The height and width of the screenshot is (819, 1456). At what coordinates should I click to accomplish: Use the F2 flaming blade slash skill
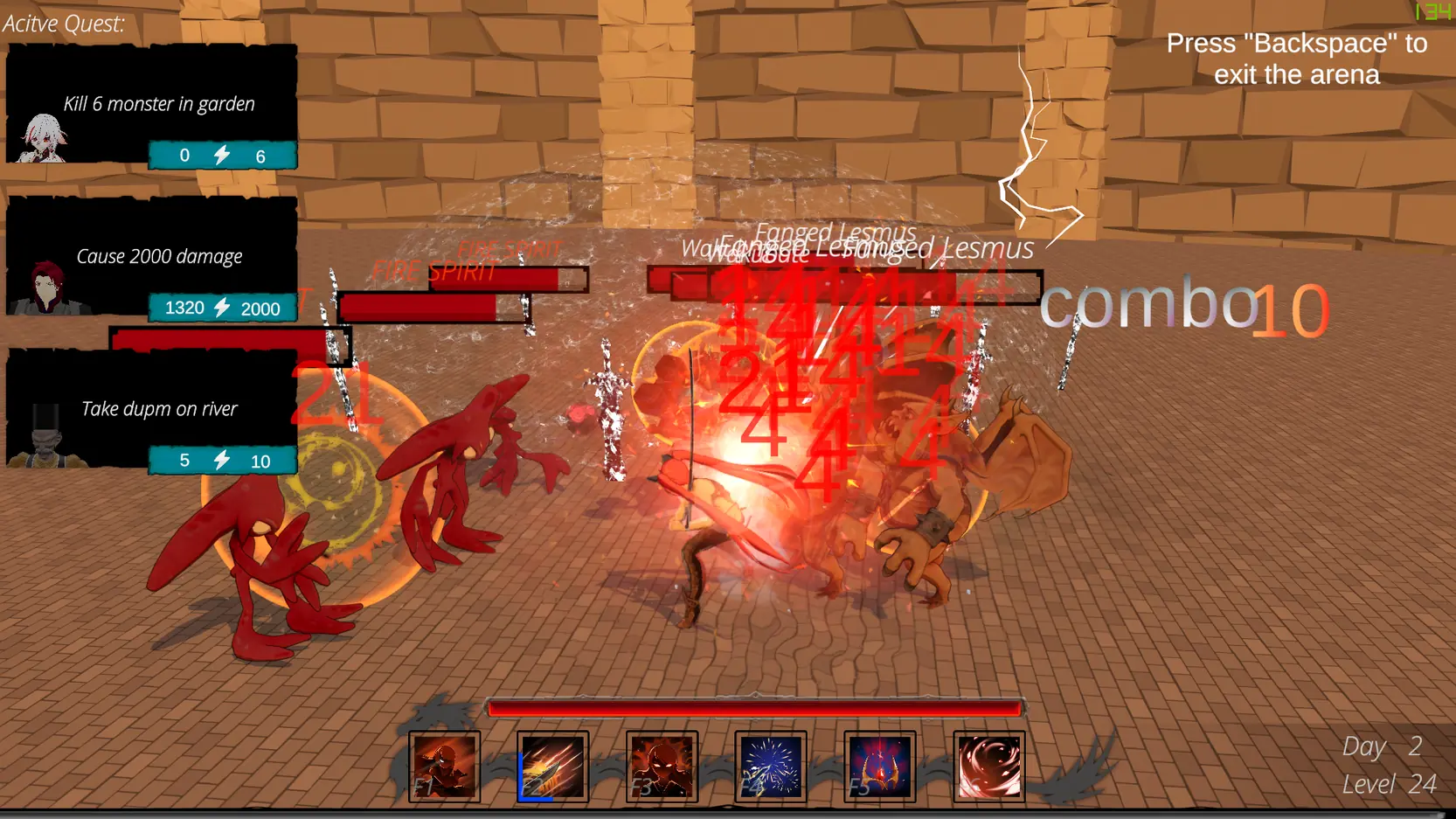coord(552,767)
